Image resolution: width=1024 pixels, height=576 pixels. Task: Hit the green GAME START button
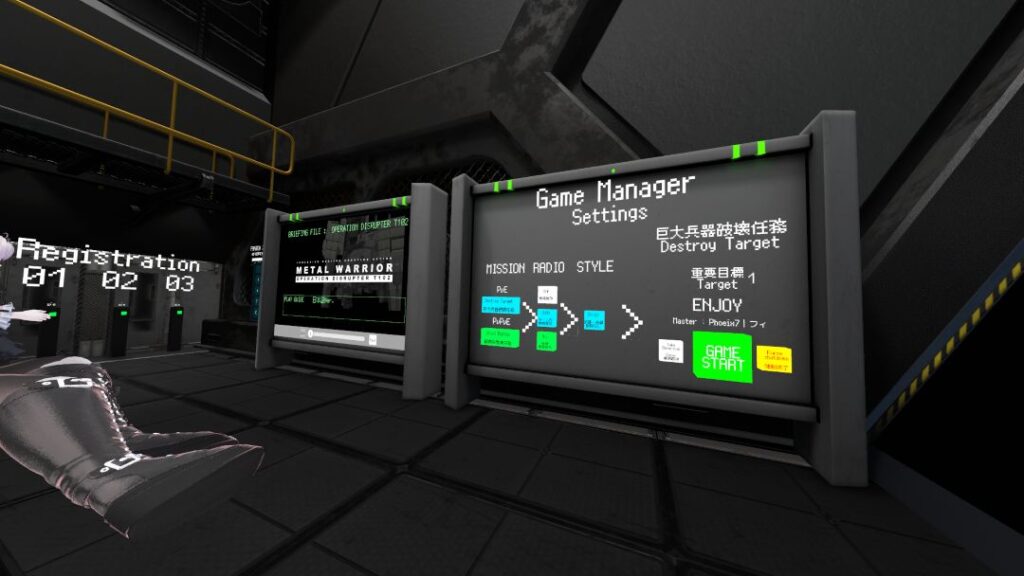point(721,356)
